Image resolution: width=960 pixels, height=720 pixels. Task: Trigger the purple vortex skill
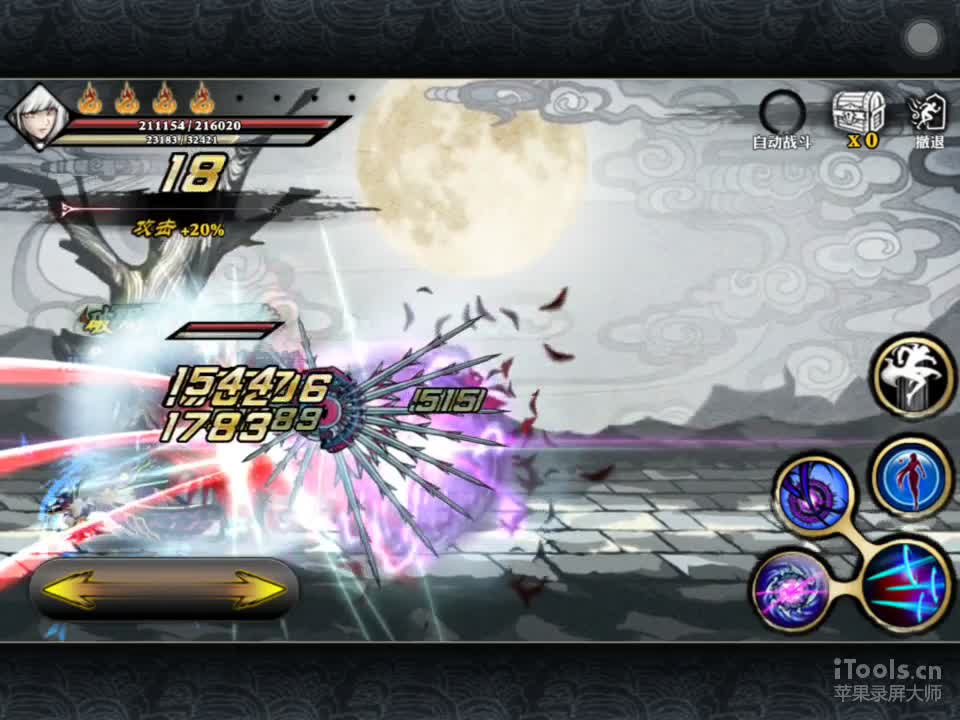(790, 588)
